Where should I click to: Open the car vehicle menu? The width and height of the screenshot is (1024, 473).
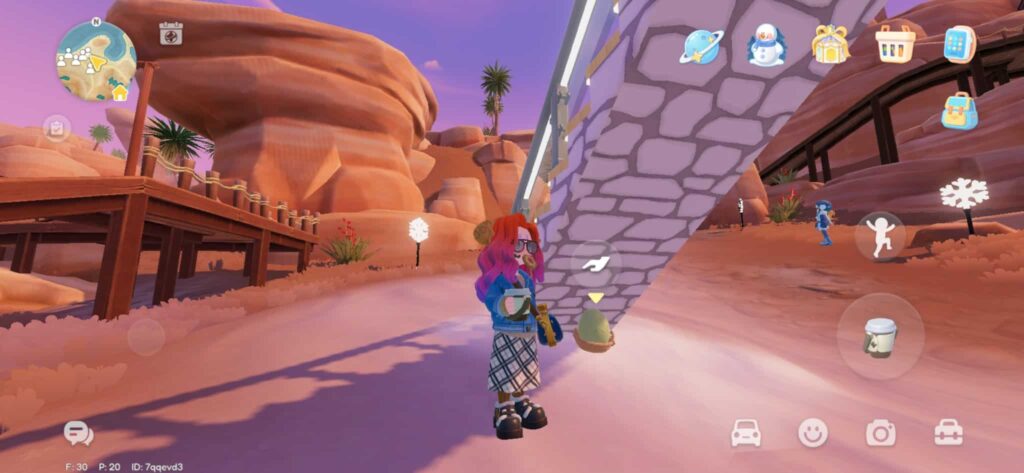(746, 432)
